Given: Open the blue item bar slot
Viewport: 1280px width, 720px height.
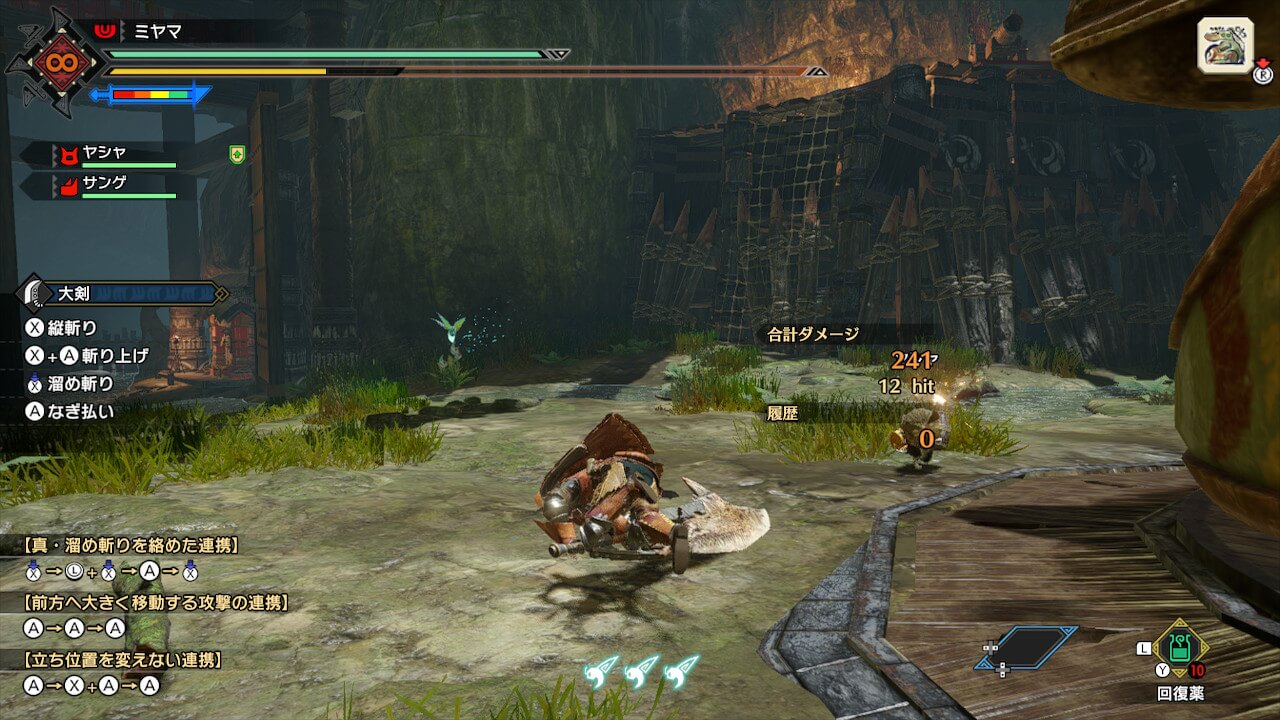Looking at the screenshot, I should coord(1027,648).
